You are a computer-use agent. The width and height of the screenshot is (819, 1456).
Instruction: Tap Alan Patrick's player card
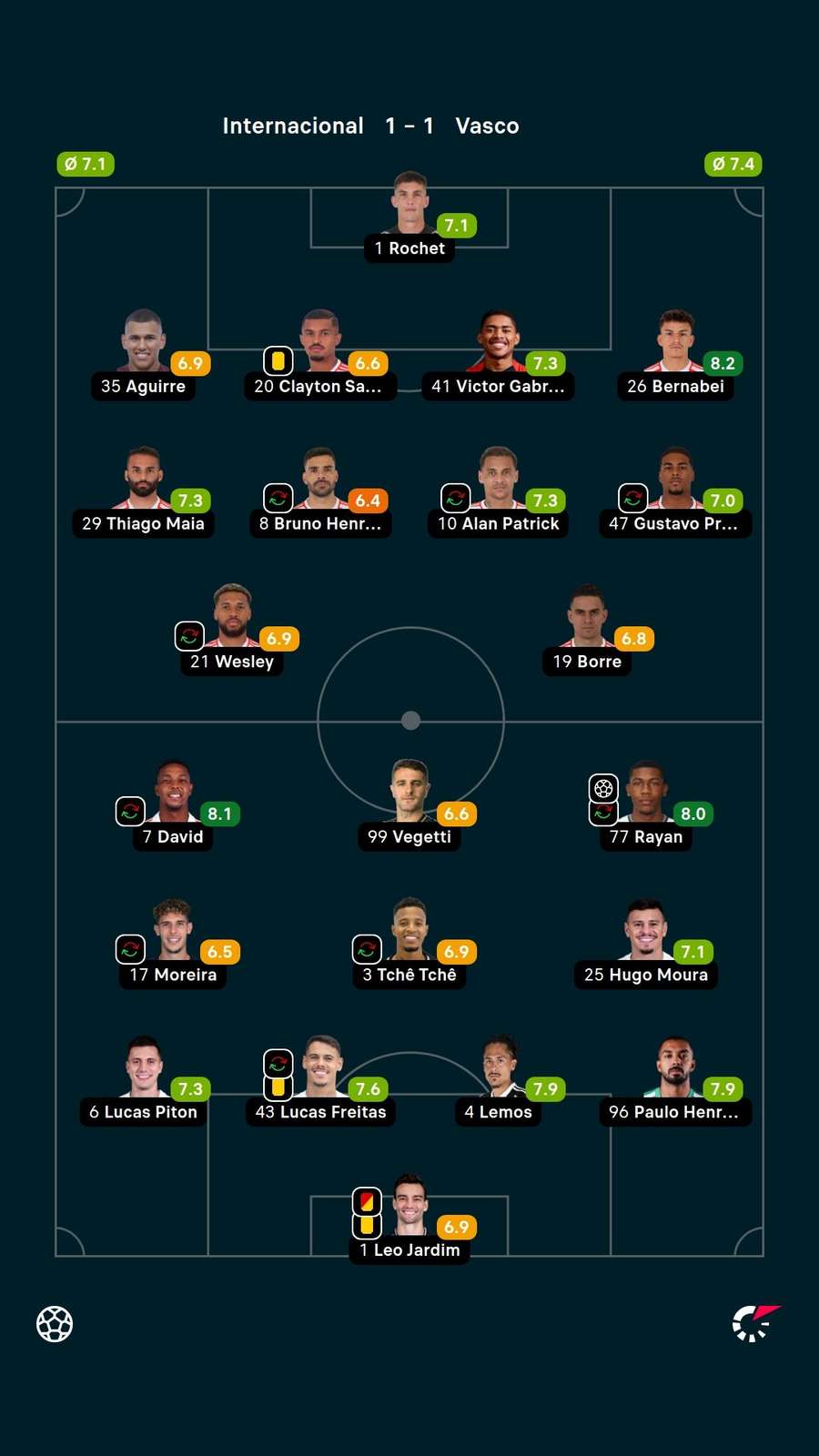click(x=498, y=492)
